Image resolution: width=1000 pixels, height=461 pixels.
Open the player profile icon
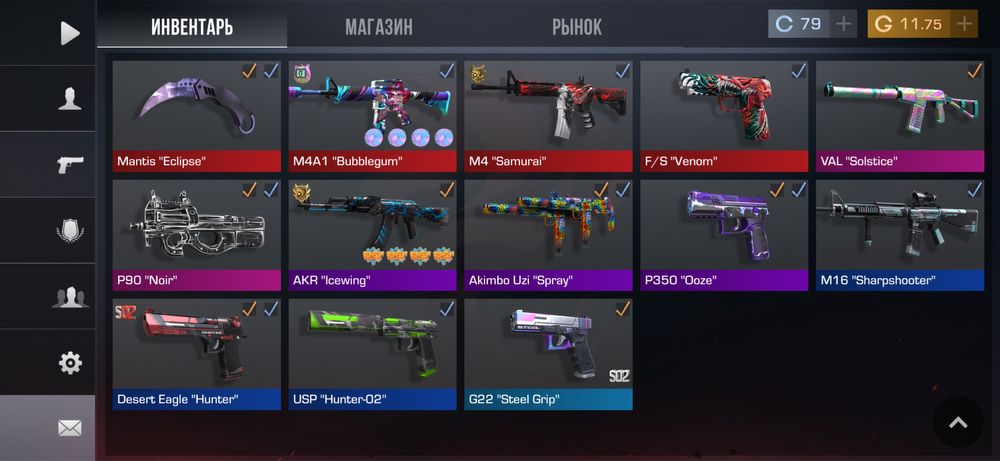[69, 98]
